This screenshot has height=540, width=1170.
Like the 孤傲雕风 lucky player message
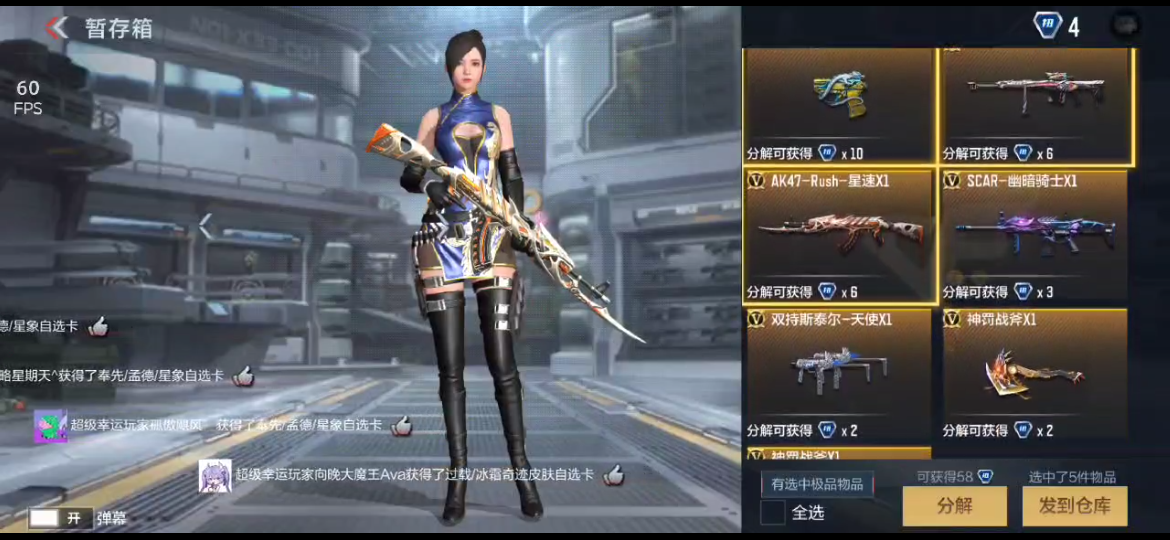pos(401,426)
